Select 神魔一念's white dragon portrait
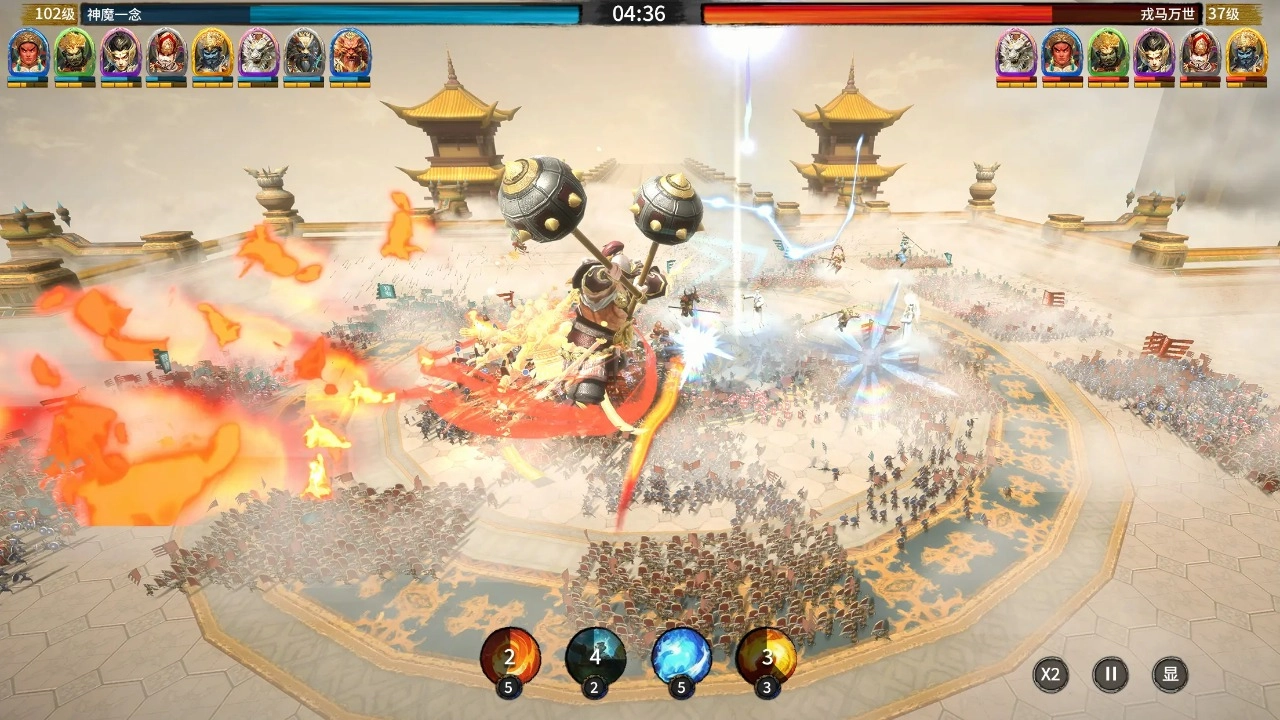1280x720 pixels. (x=258, y=52)
